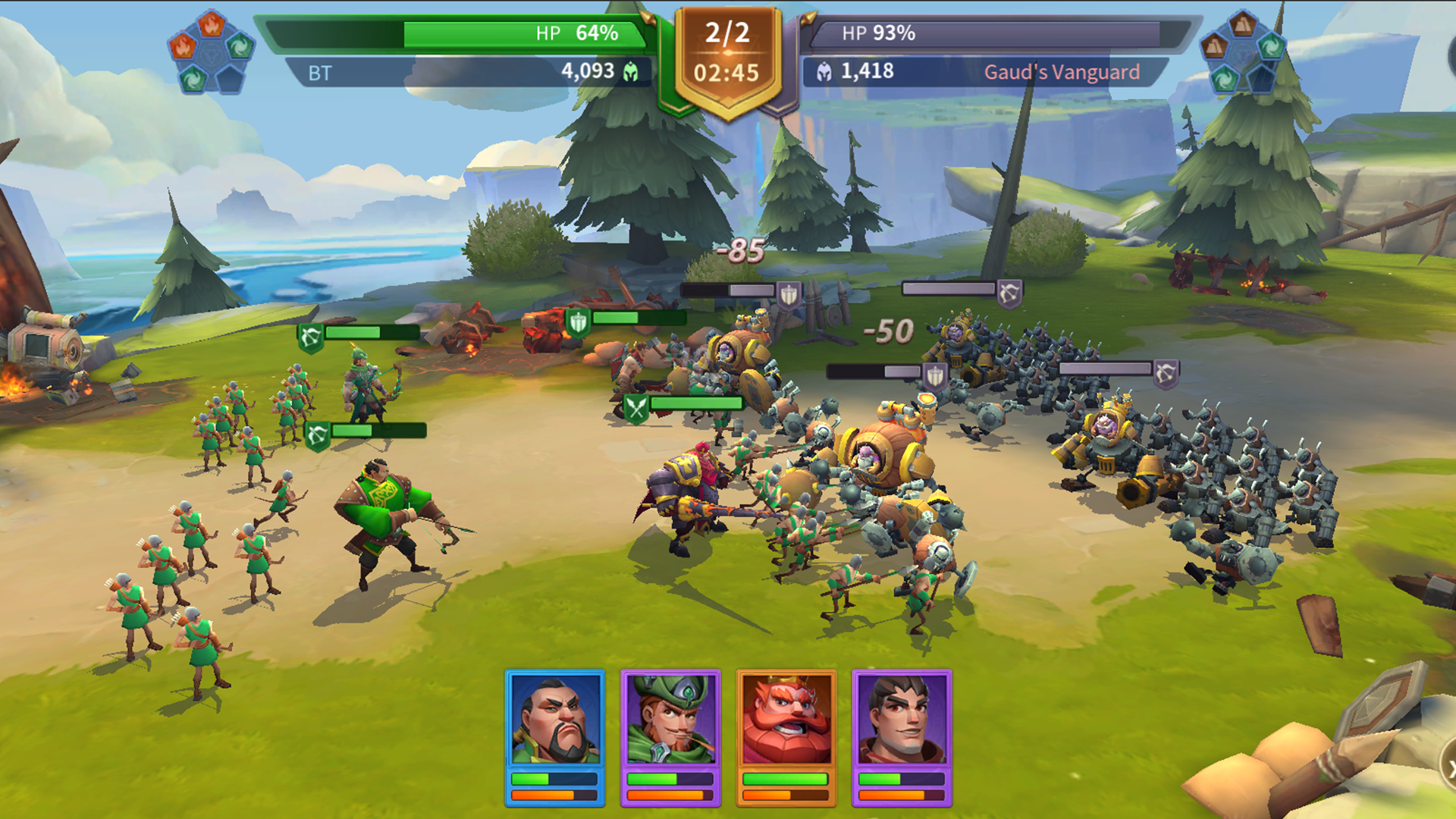This screenshot has height=819, width=1456.
Task: Select the top fire element pentagon icon
Action: tap(212, 24)
